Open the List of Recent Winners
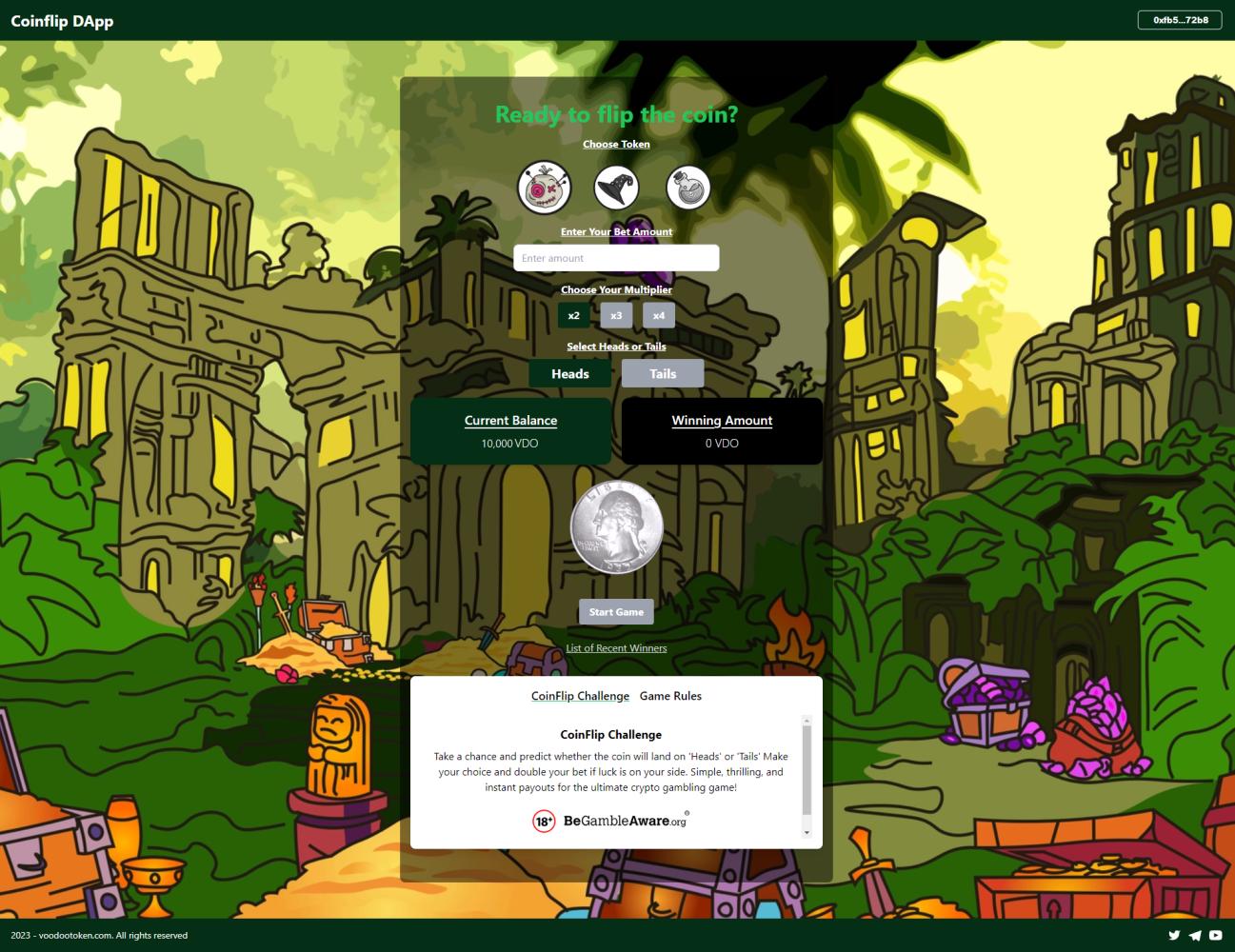 pyautogui.click(x=616, y=648)
